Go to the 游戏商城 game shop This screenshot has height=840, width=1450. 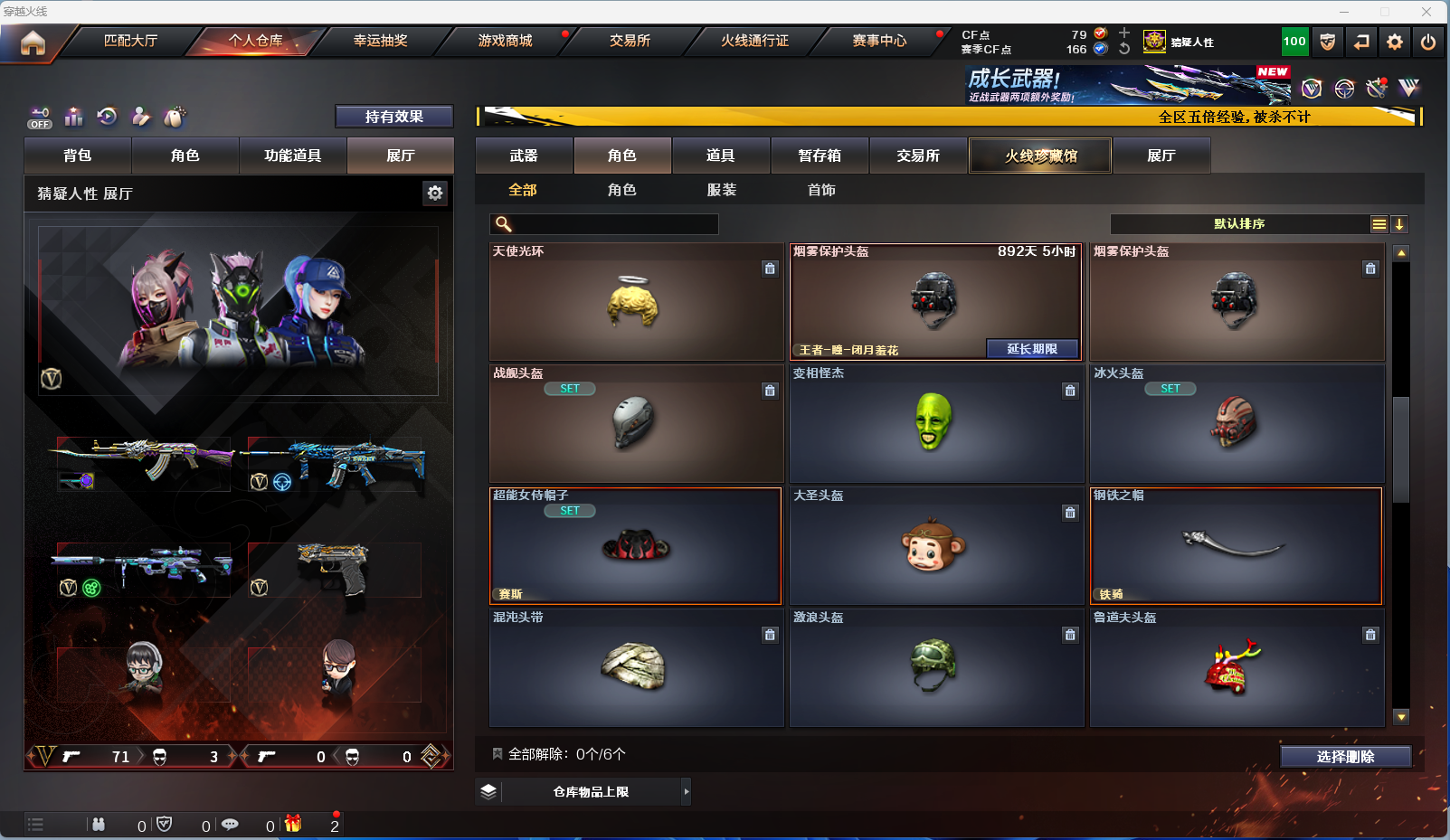[505, 41]
